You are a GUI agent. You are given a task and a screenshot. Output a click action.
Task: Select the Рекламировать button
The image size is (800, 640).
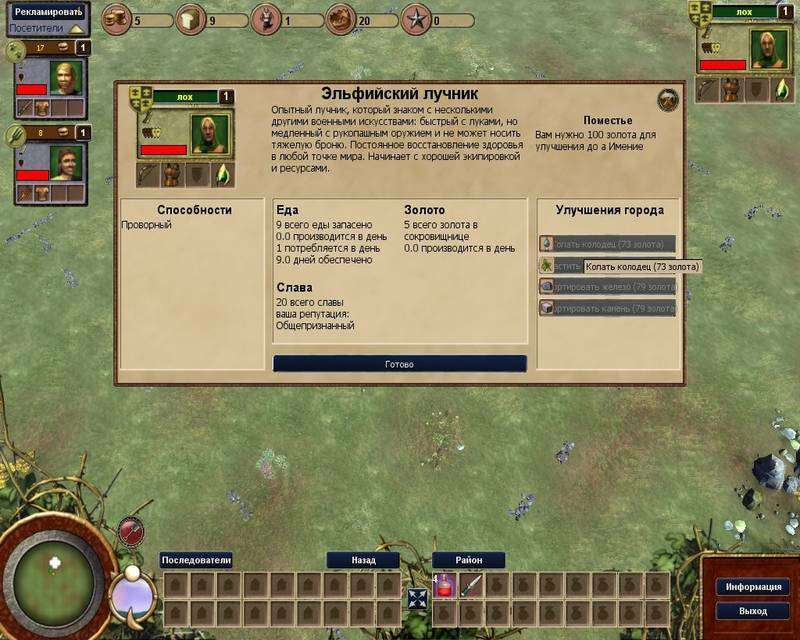(47, 11)
